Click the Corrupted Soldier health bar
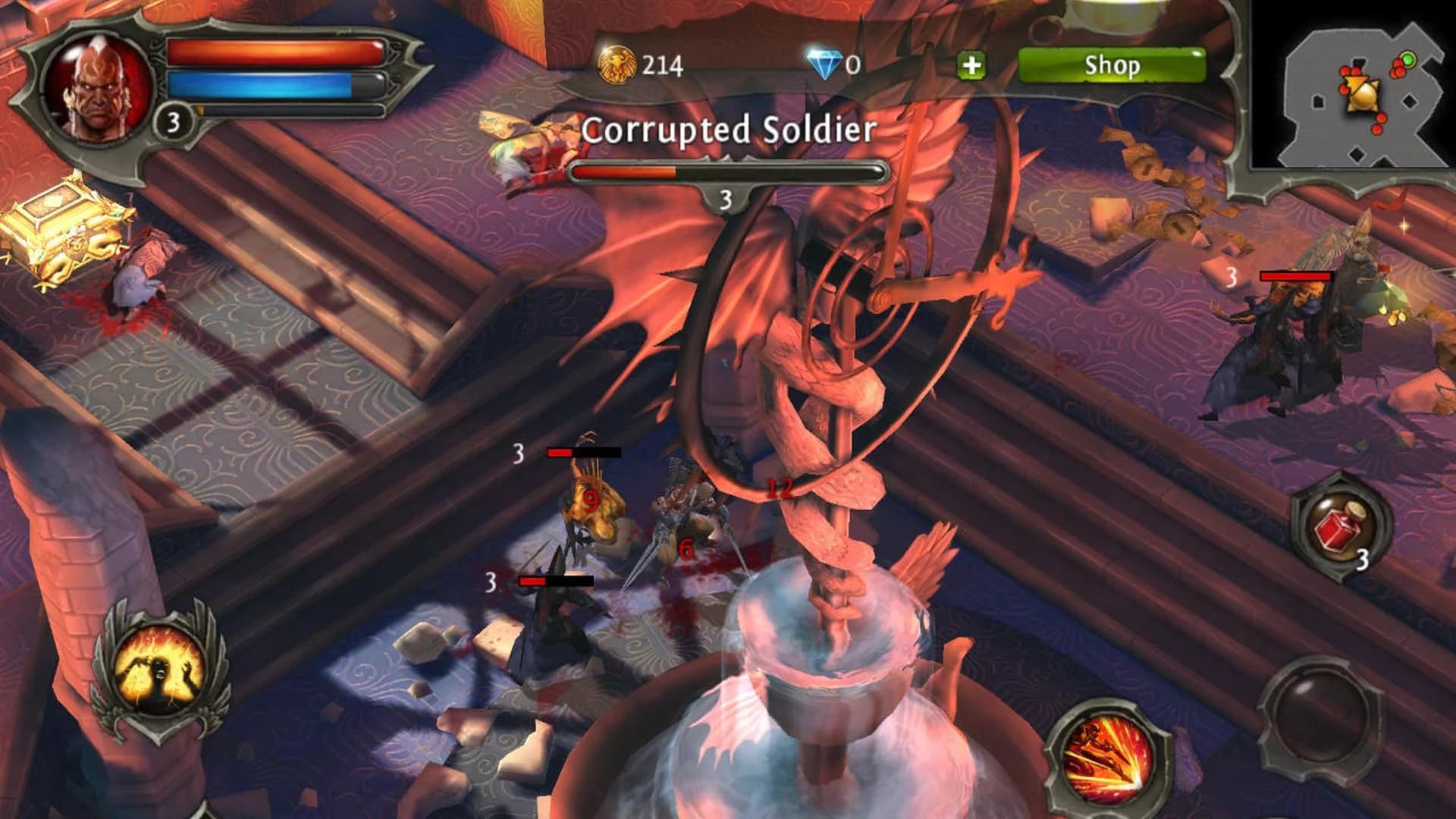This screenshot has height=819, width=1456. (x=726, y=173)
